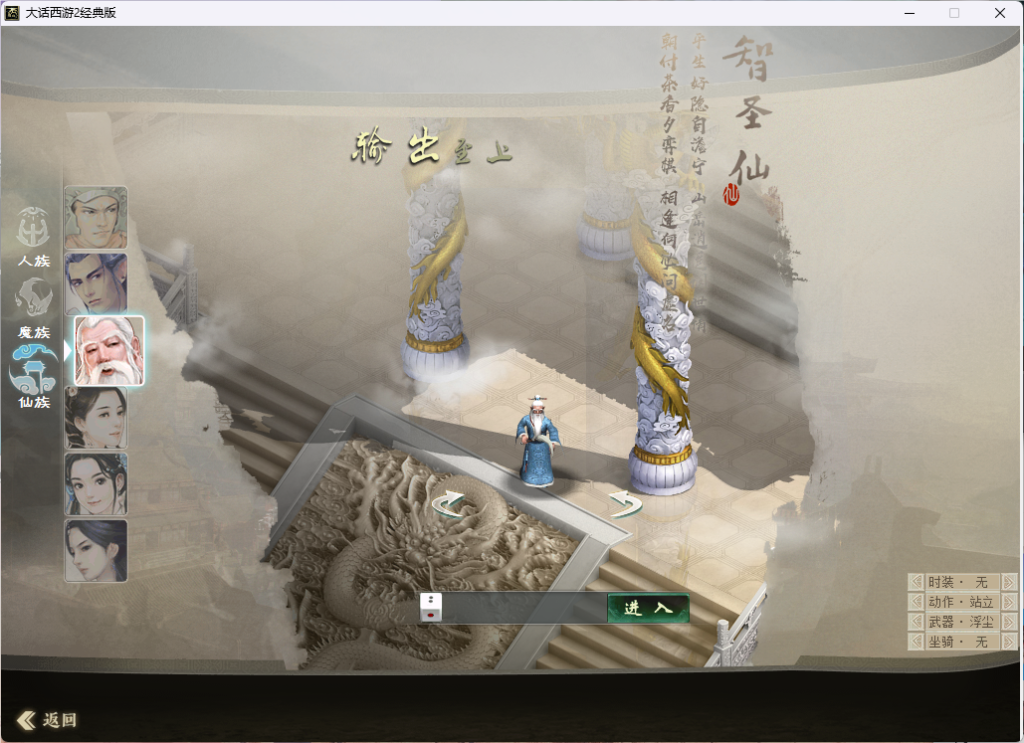Cycle 动作 to the previous pose
This screenshot has width=1024, height=743.
click(916, 602)
